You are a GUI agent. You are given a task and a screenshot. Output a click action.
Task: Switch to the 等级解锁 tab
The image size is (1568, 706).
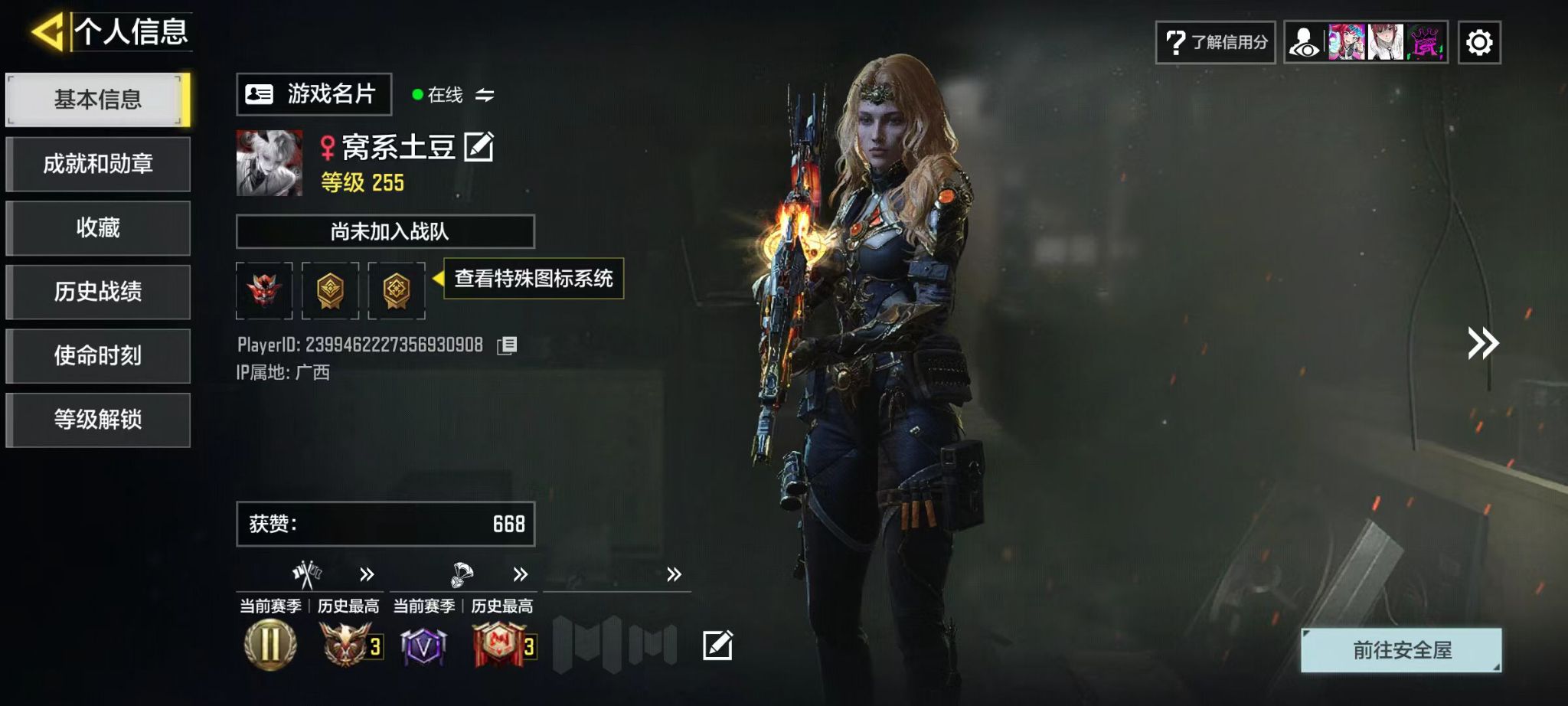97,420
